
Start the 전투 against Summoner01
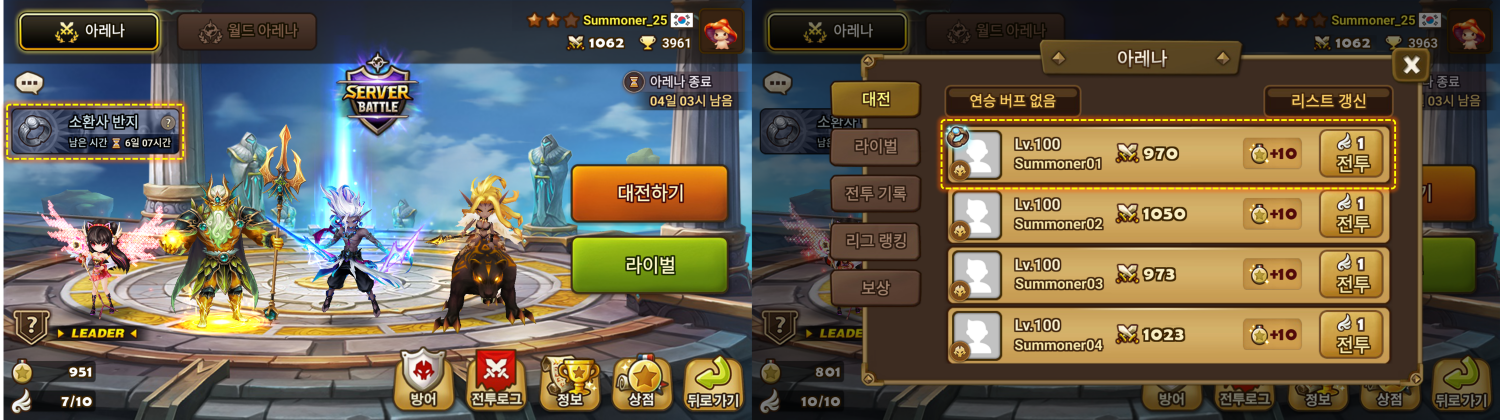tap(1352, 155)
